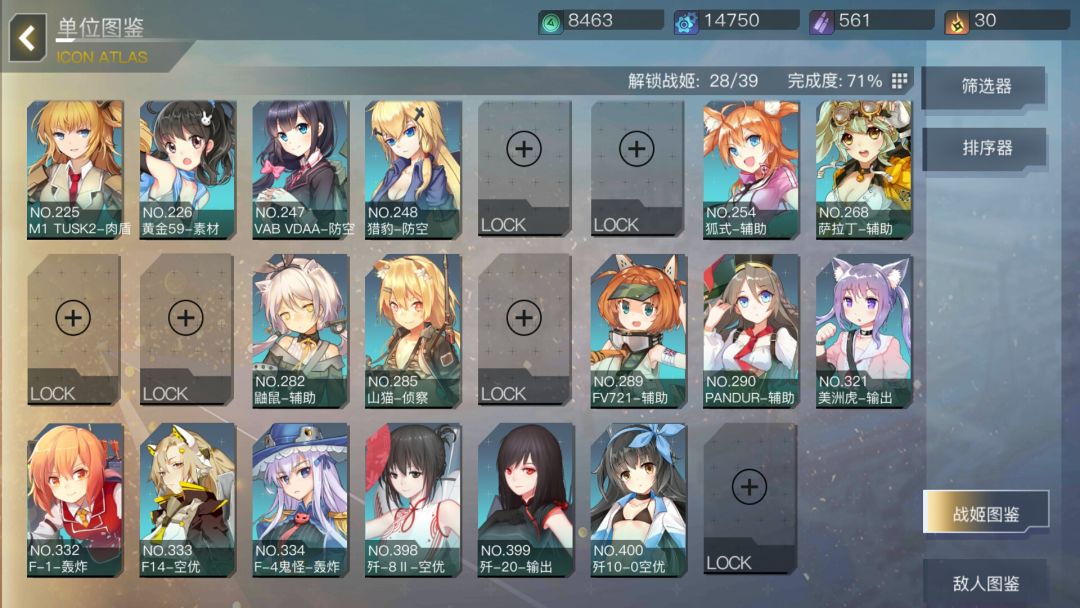Choose the NO.399 歼-20 card
Screen dimensions: 1080x608
pos(526,499)
